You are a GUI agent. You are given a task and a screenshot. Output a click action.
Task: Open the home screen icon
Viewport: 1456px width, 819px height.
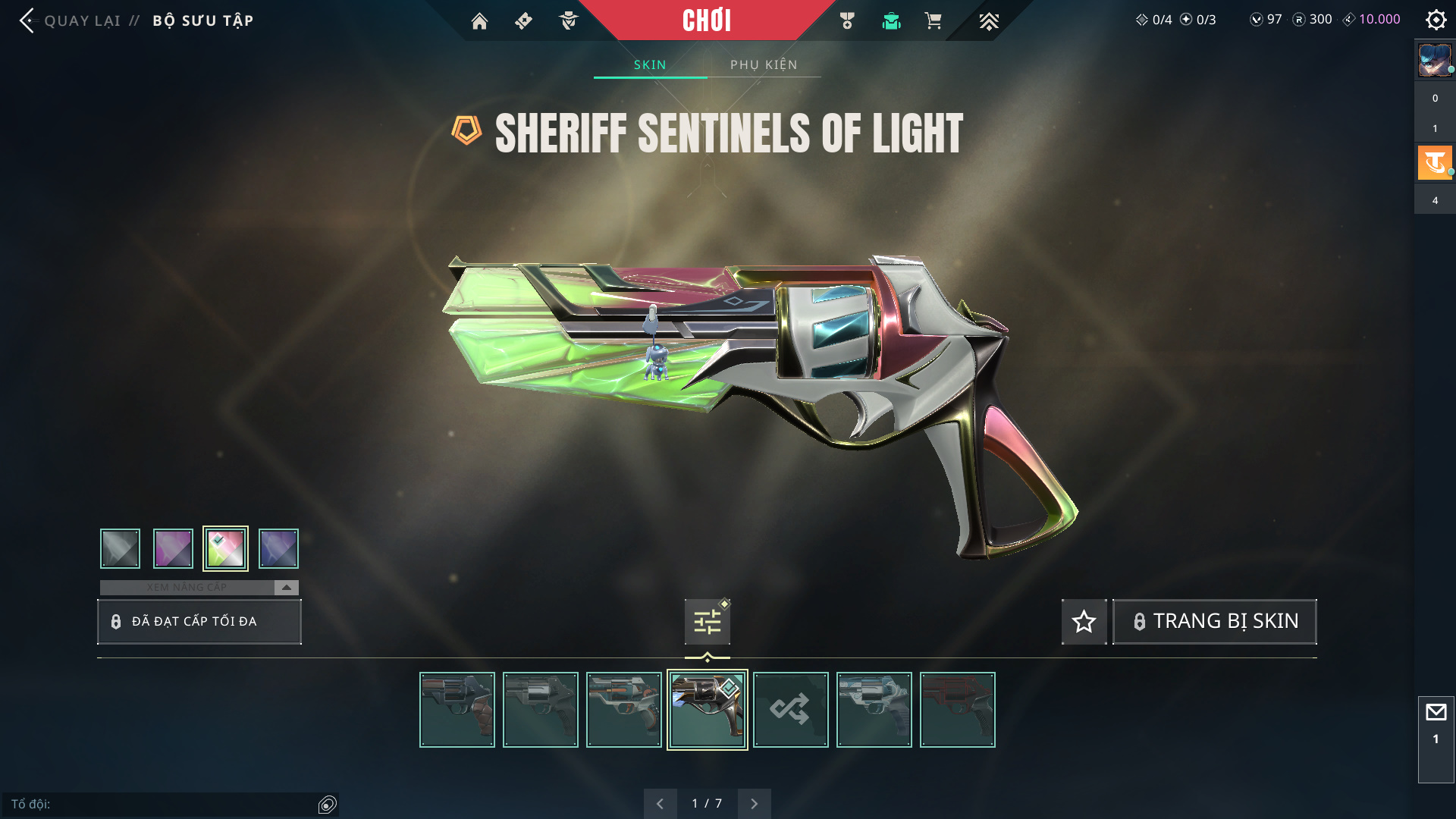click(x=479, y=21)
